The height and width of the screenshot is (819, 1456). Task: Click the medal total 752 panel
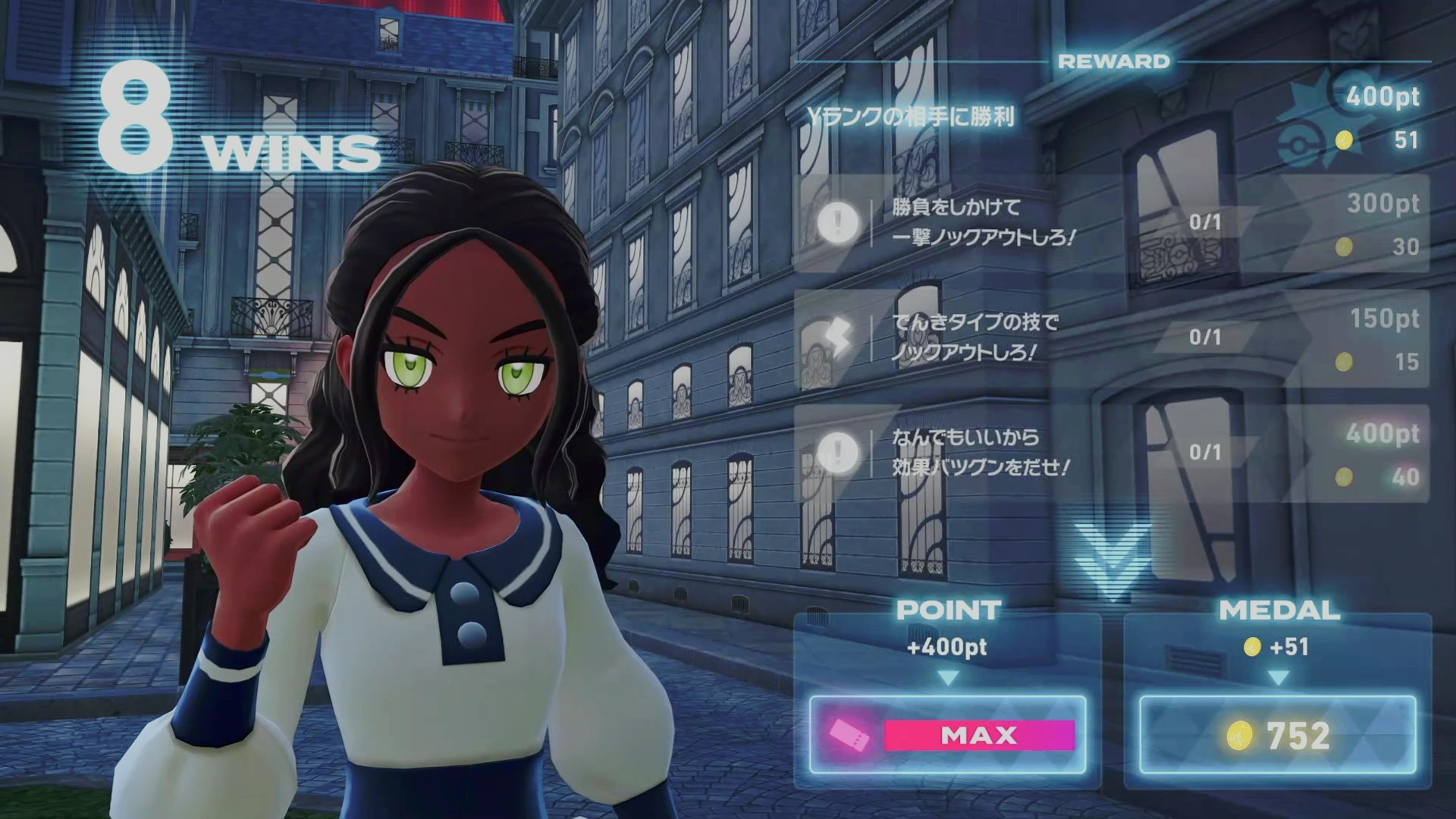click(1278, 735)
